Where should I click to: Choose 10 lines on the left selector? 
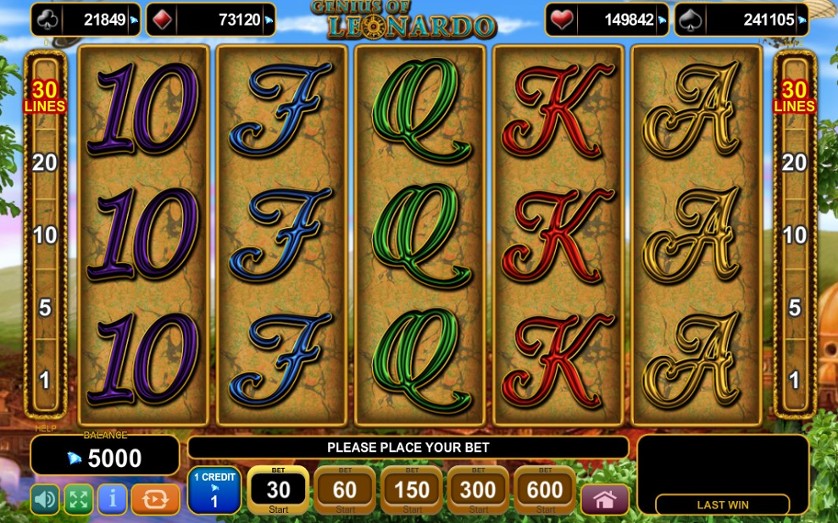point(44,236)
